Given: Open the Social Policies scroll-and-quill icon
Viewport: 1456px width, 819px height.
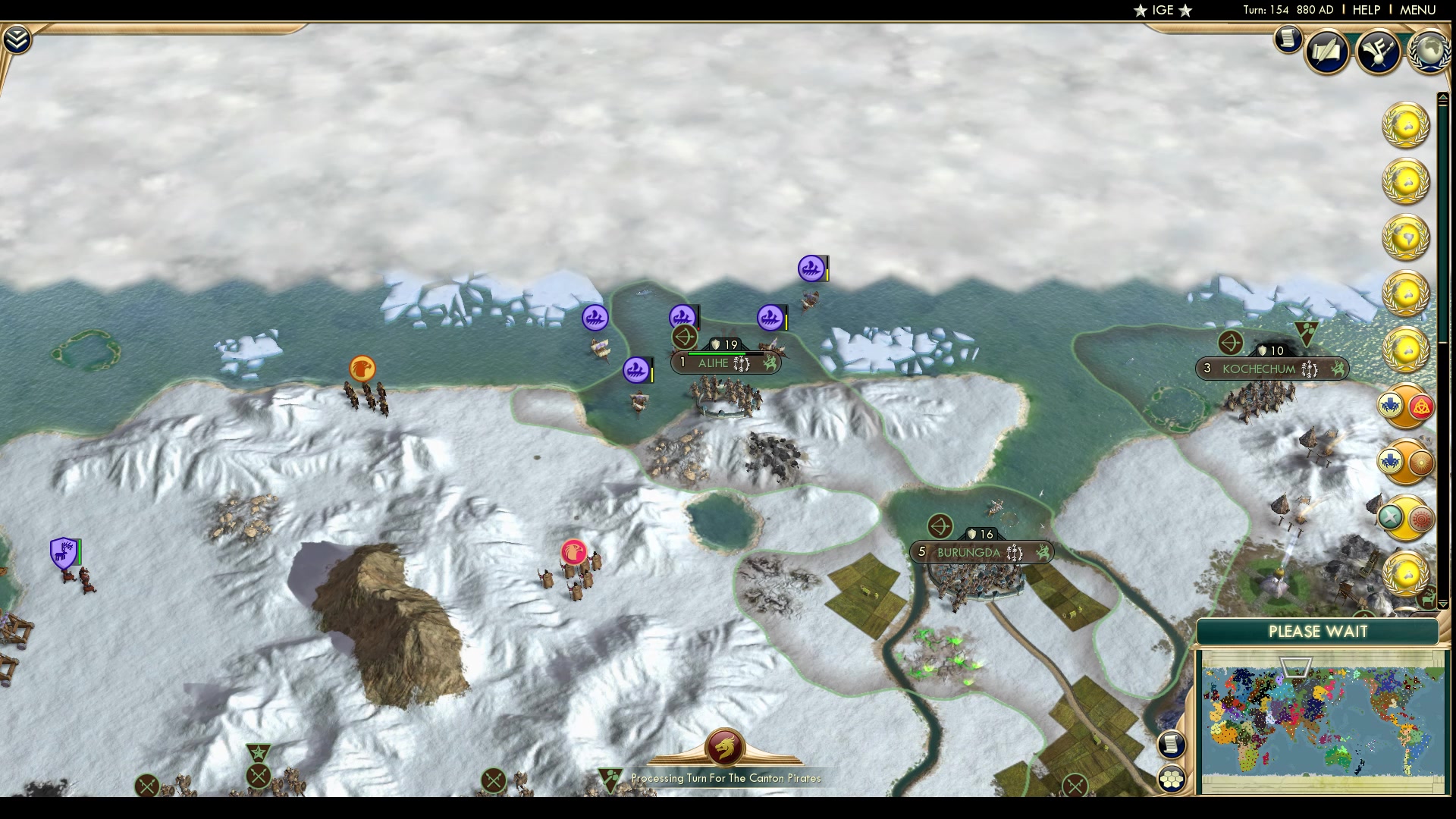Looking at the screenshot, I should click(1327, 52).
